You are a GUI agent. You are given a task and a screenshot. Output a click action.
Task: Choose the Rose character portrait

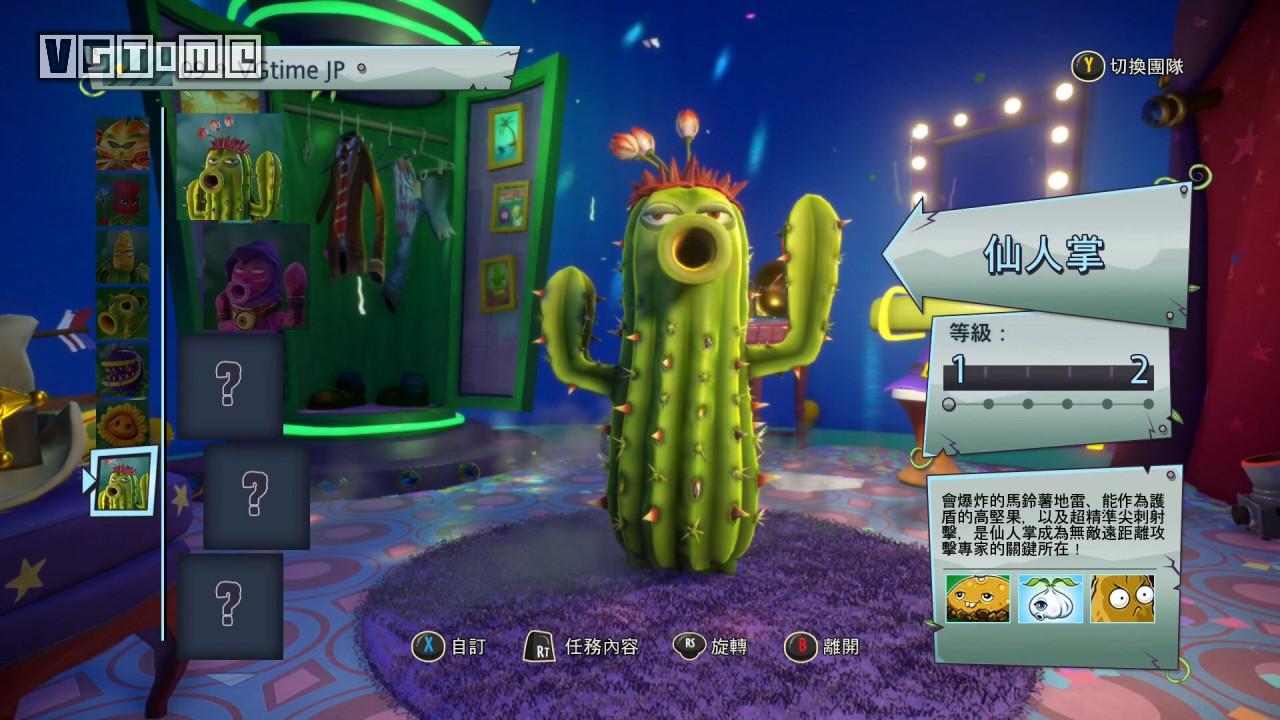pyautogui.click(x=122, y=200)
